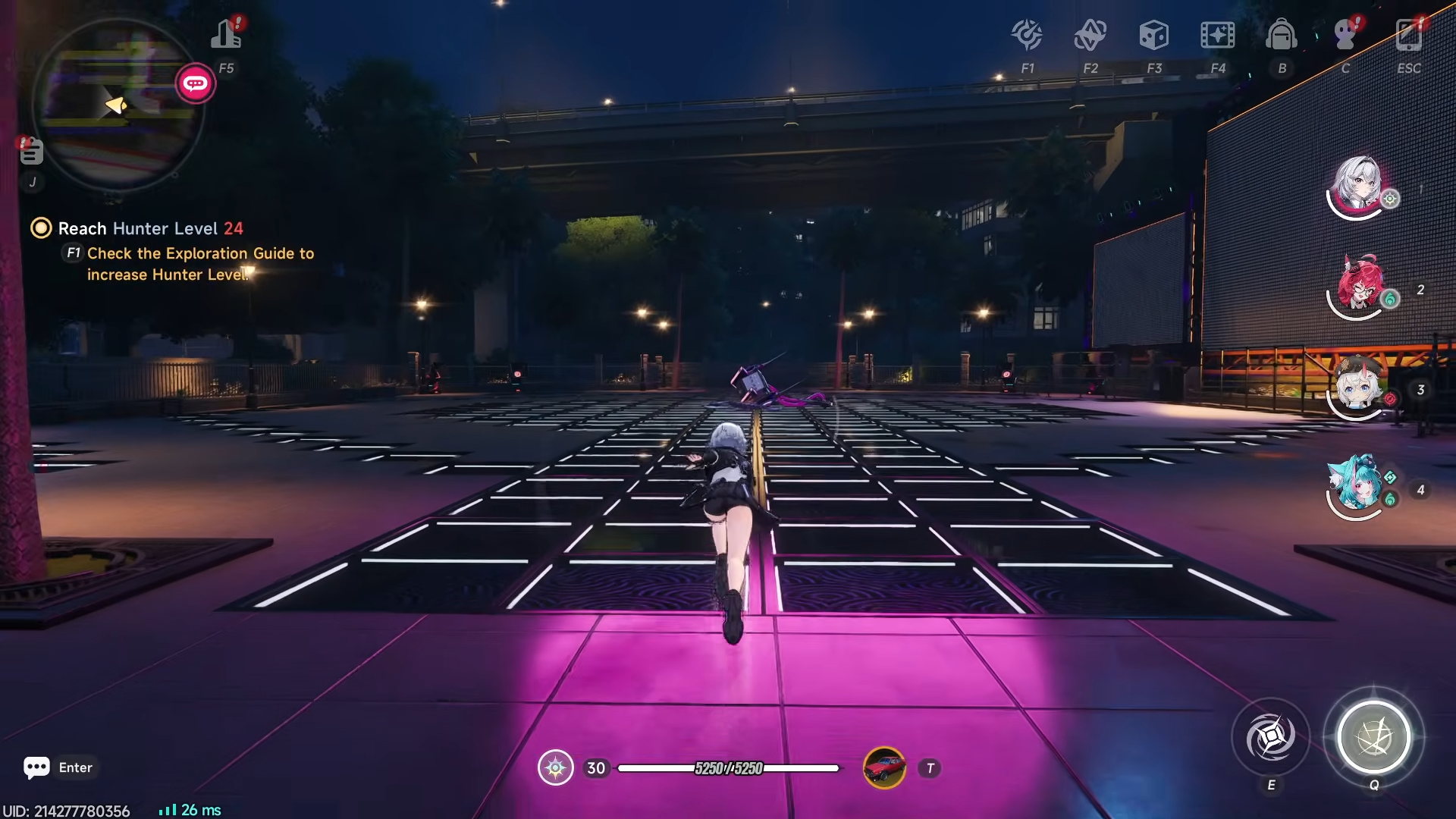Open the F2 menu icon
Image resolution: width=1456 pixels, height=819 pixels.
1090,35
